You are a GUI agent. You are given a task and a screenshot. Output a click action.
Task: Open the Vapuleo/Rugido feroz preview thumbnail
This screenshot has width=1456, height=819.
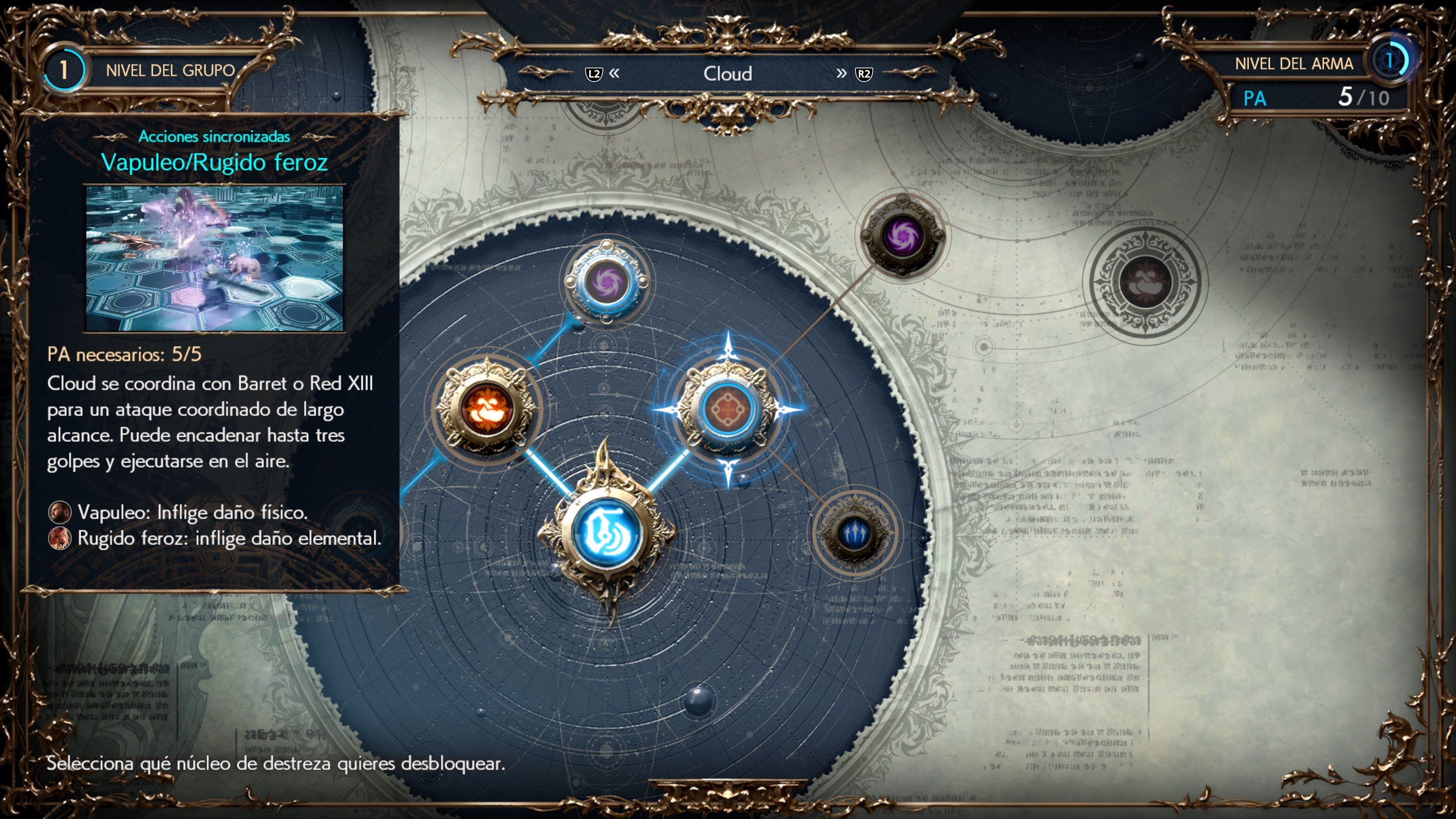[214, 258]
